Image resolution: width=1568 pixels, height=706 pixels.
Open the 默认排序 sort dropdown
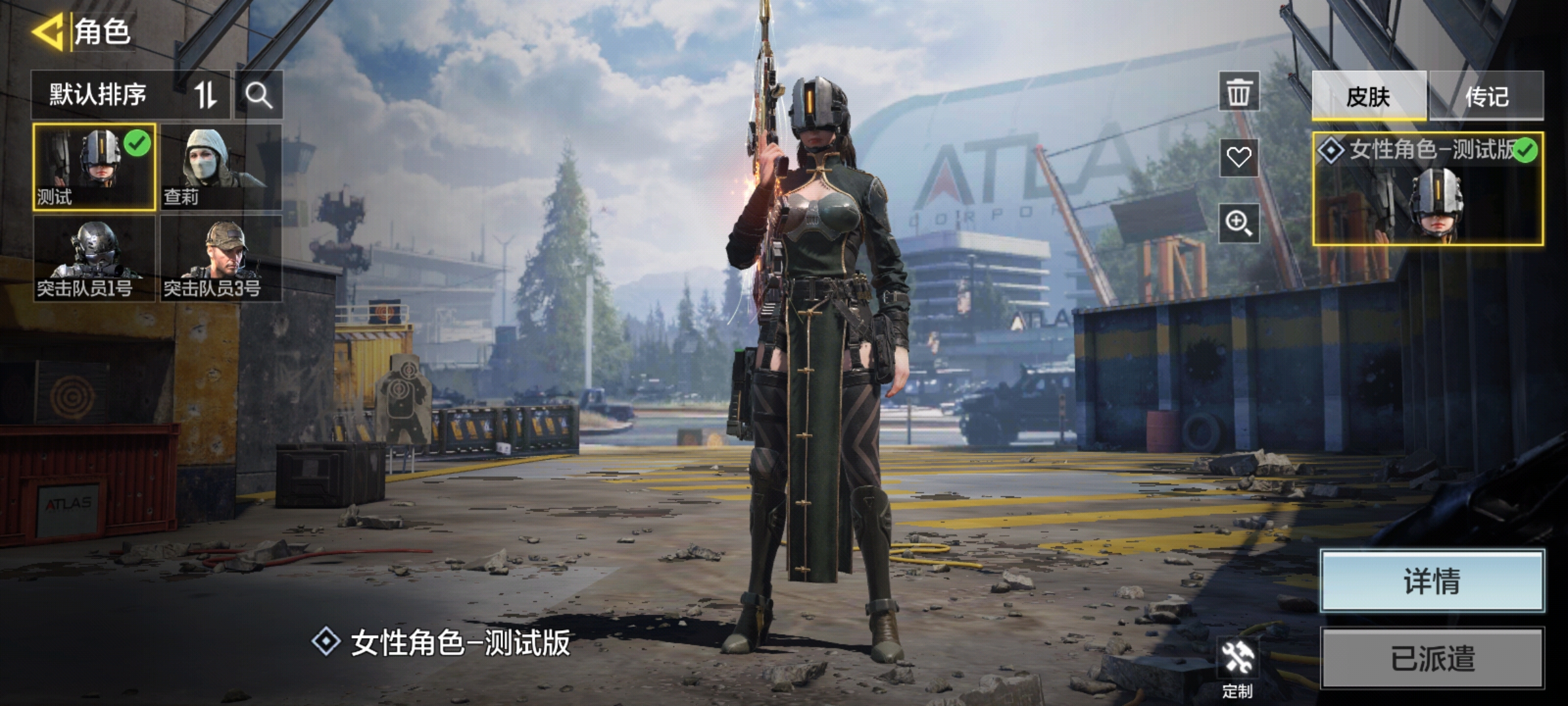click(x=131, y=95)
